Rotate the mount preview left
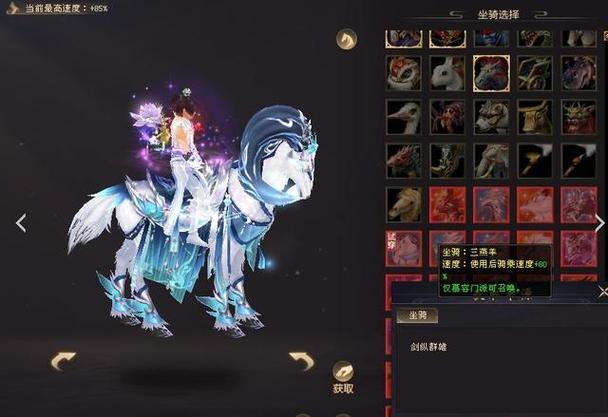Viewport: 608px width, 417px height. click(x=63, y=360)
